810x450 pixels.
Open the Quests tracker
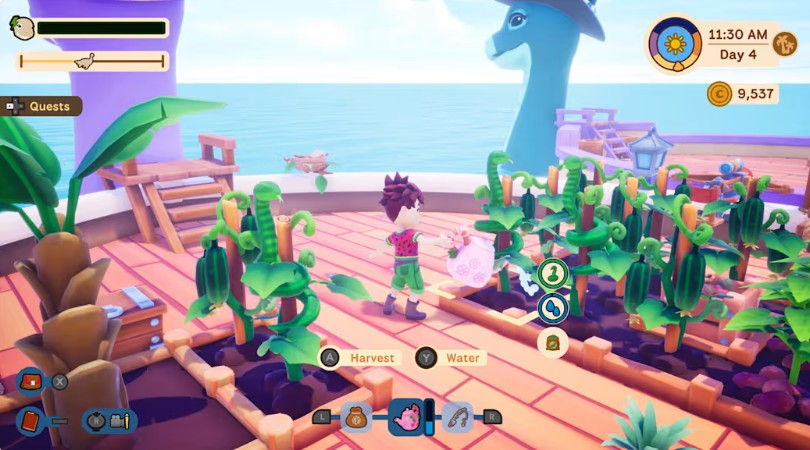(47, 106)
